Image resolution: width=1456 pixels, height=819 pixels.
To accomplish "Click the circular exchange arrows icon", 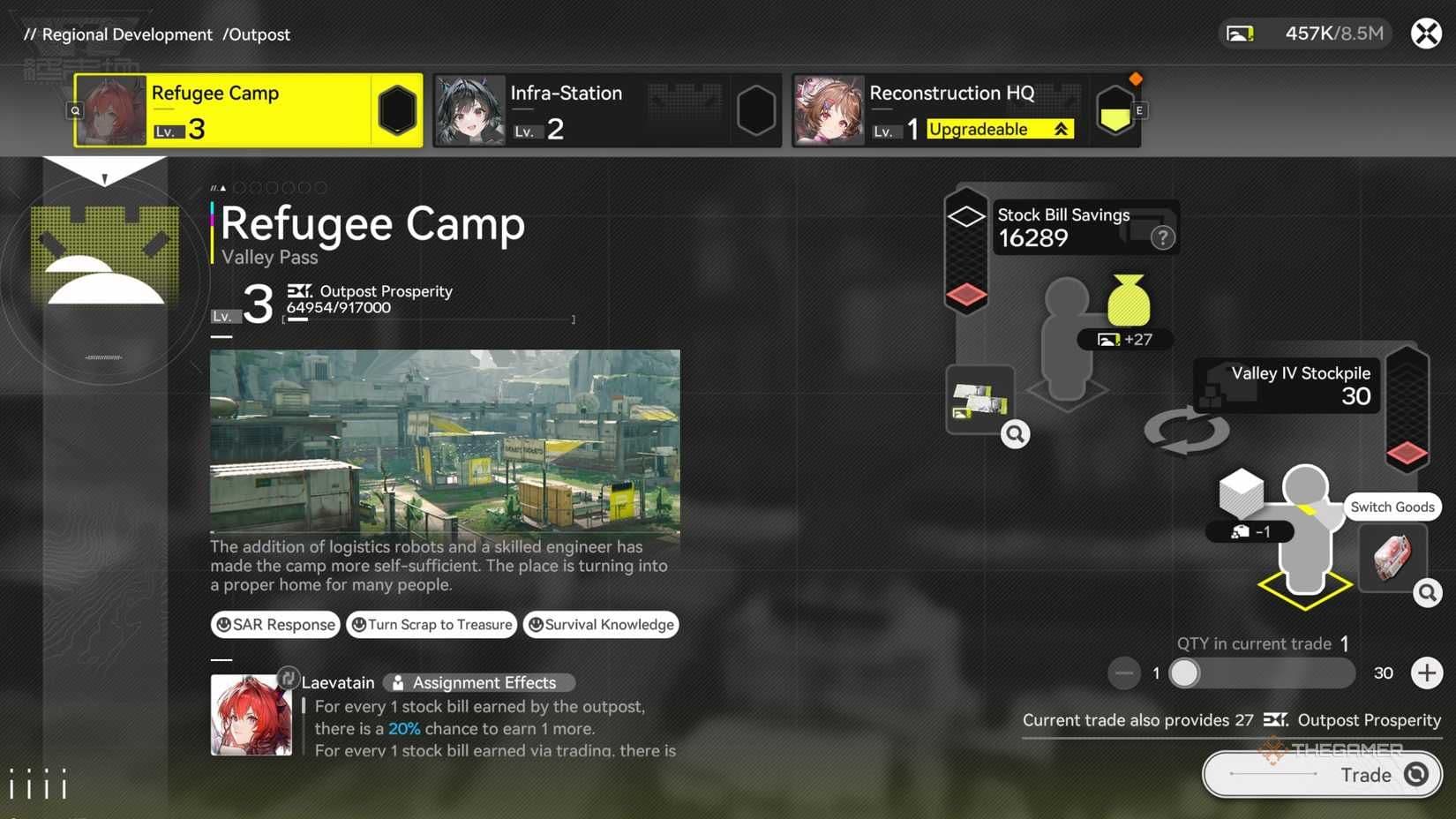I will 1187,432.
